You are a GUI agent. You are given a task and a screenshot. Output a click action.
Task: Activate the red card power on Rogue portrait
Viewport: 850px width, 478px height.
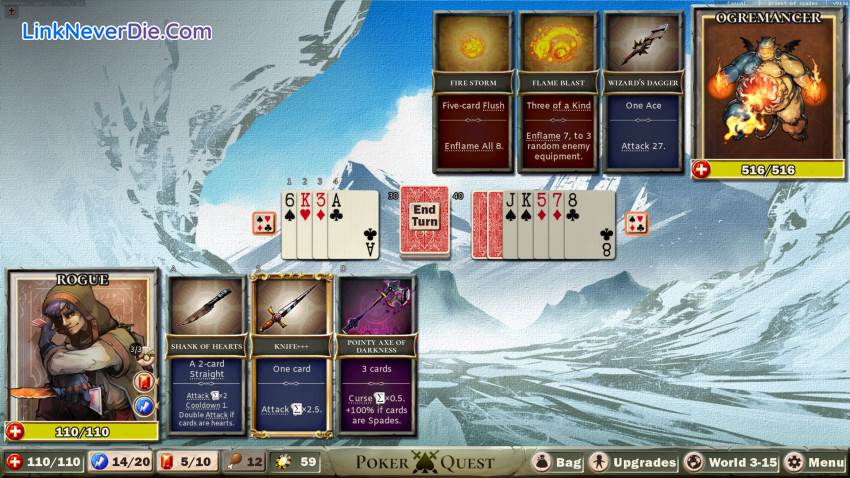(143, 382)
